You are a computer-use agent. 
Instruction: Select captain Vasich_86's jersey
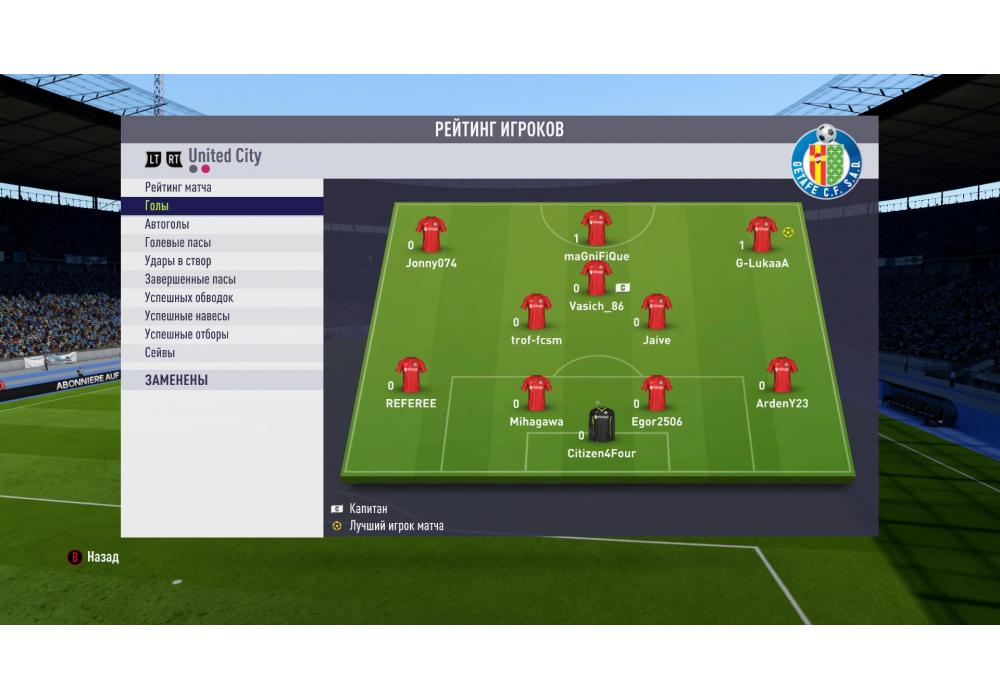click(597, 279)
